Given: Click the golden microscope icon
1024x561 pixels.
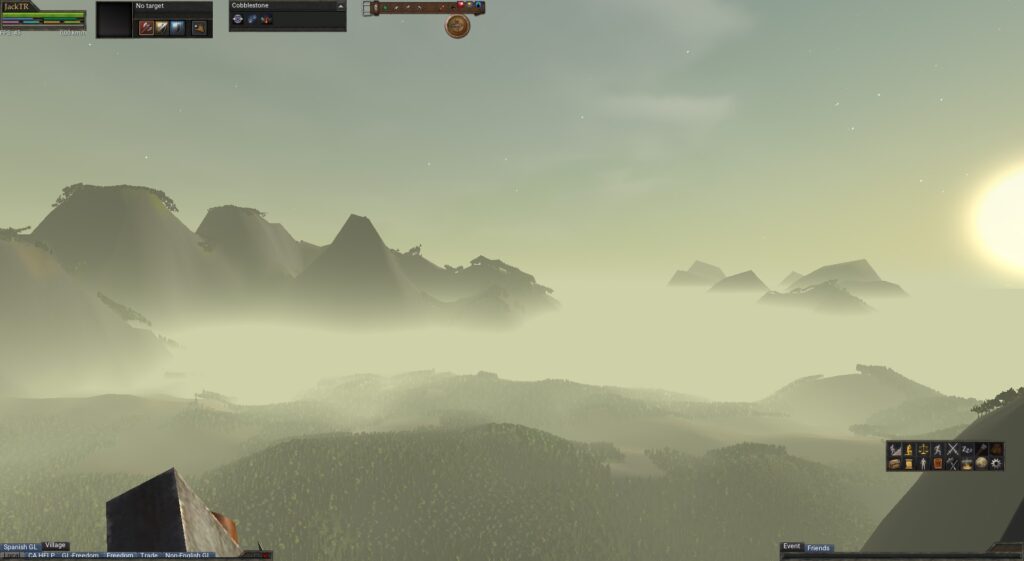Looking at the screenshot, I should [908, 450].
